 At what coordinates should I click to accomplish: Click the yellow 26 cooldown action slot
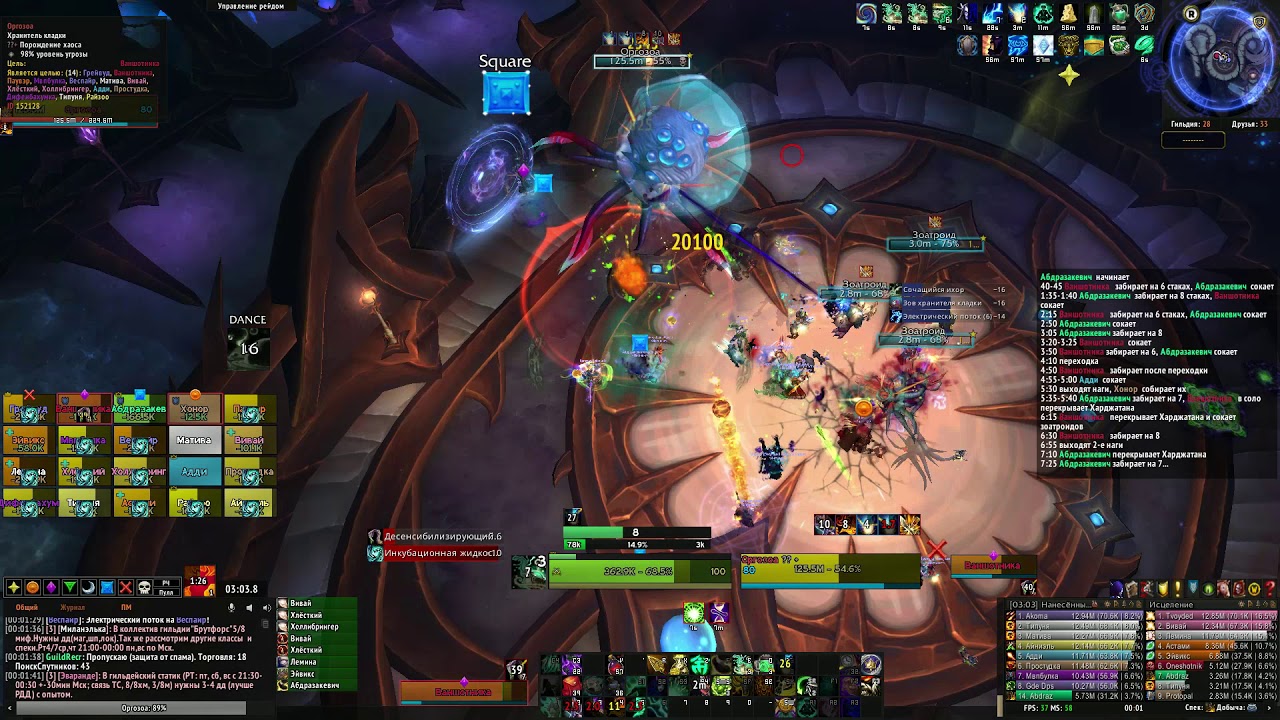tap(785, 664)
